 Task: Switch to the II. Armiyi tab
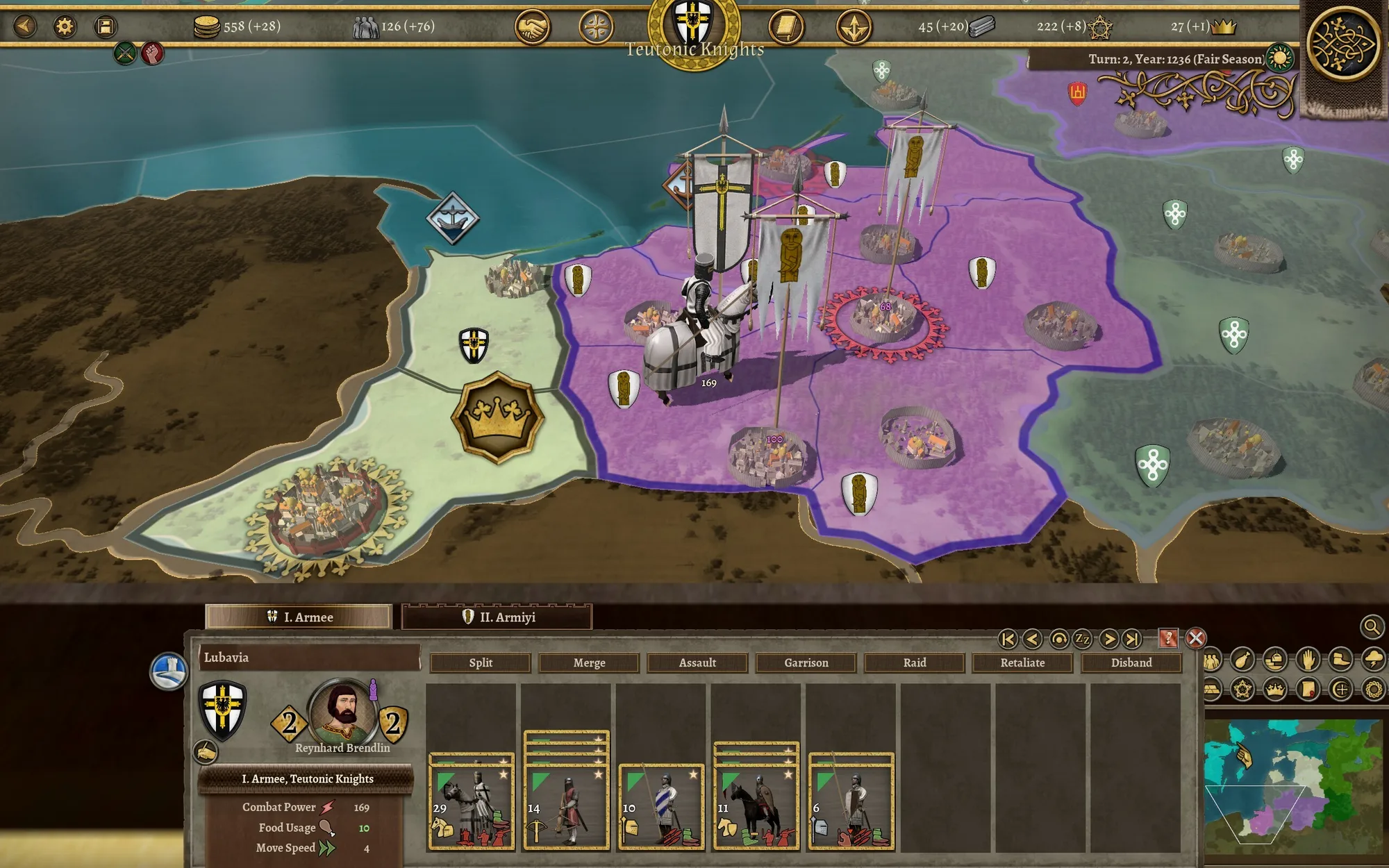coord(497,617)
